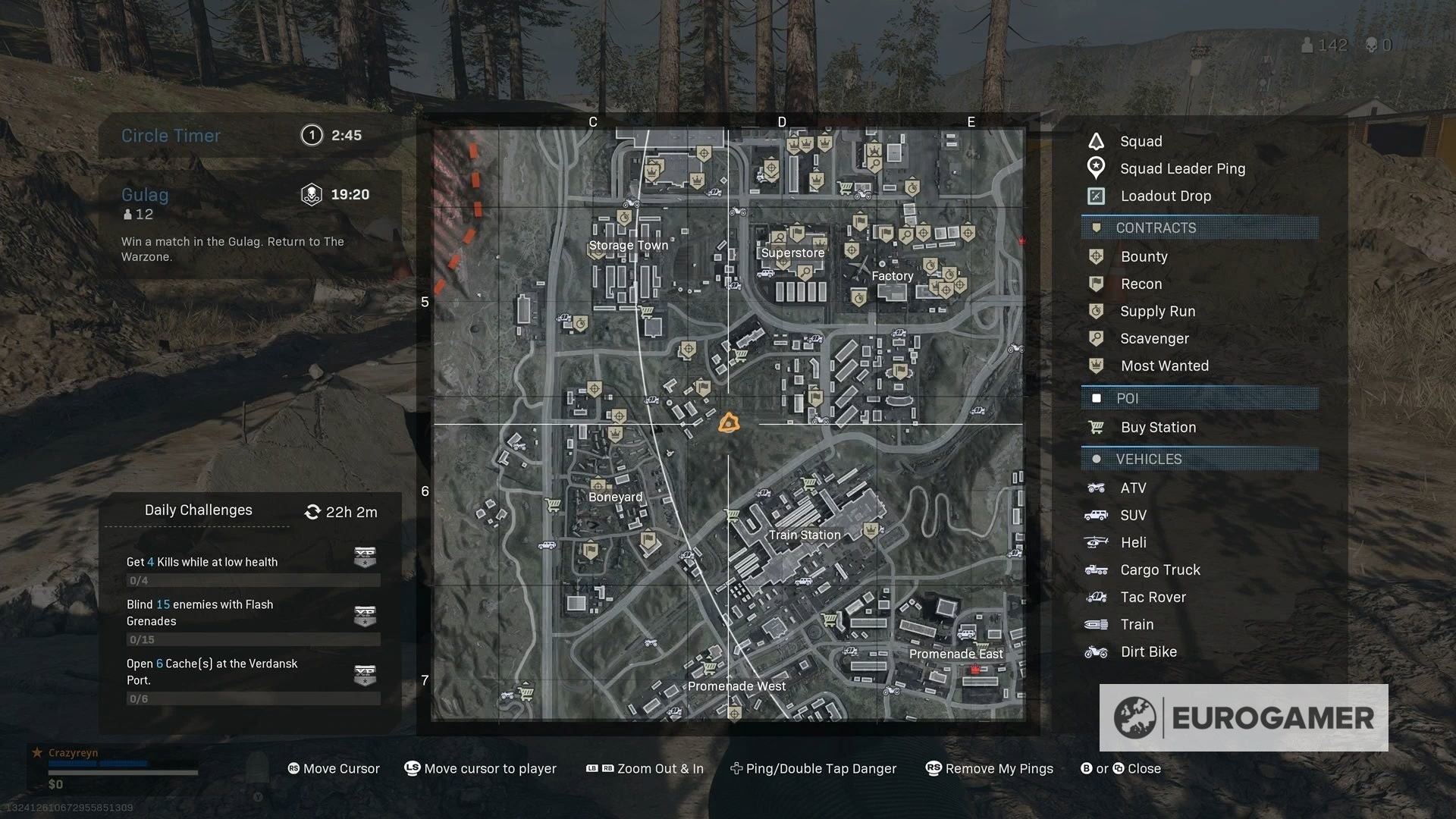The image size is (1456, 819).
Task: Pick the Supply Run legend entry
Action: click(1157, 312)
